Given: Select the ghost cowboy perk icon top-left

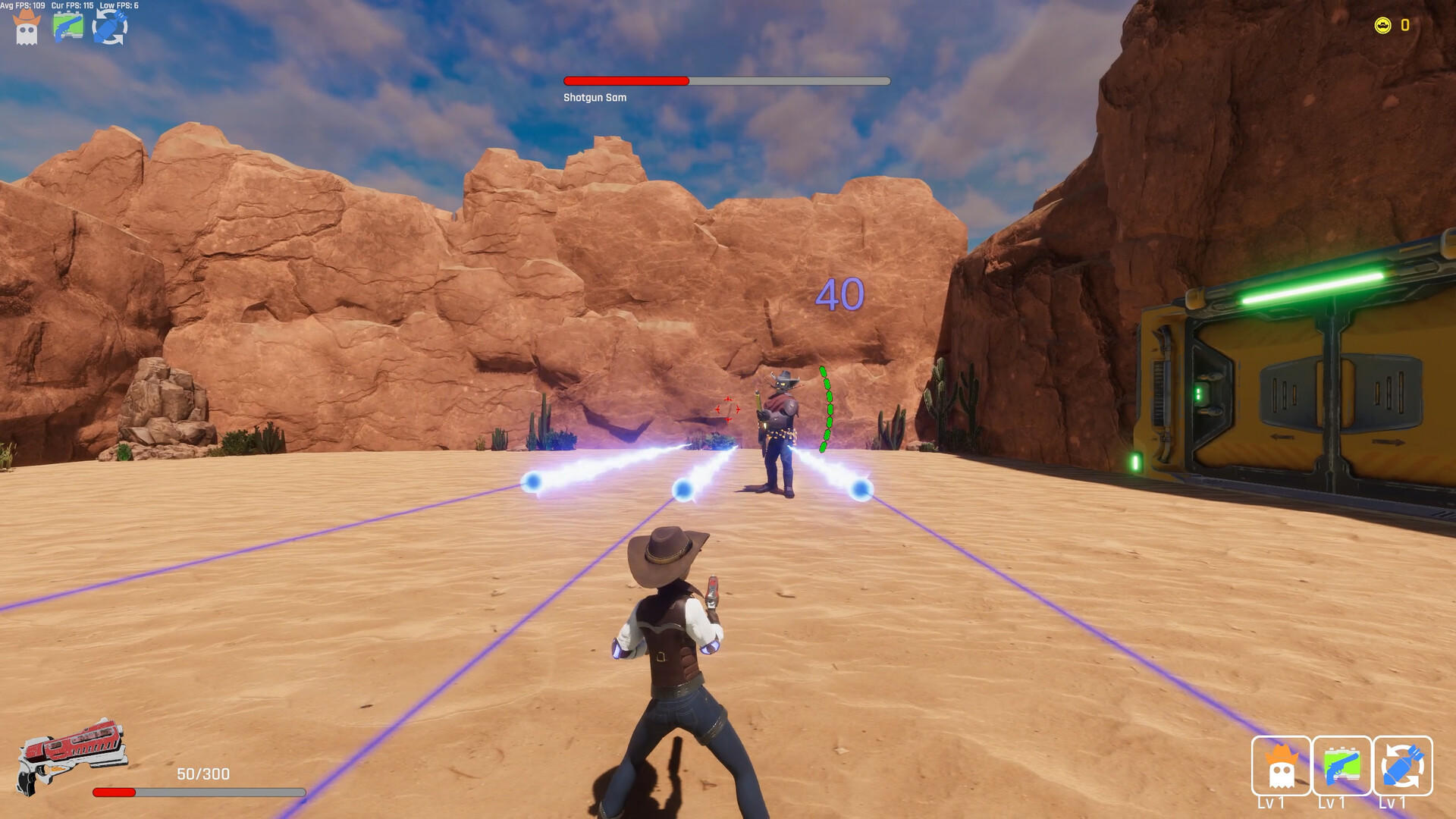Looking at the screenshot, I should pyautogui.click(x=25, y=27).
